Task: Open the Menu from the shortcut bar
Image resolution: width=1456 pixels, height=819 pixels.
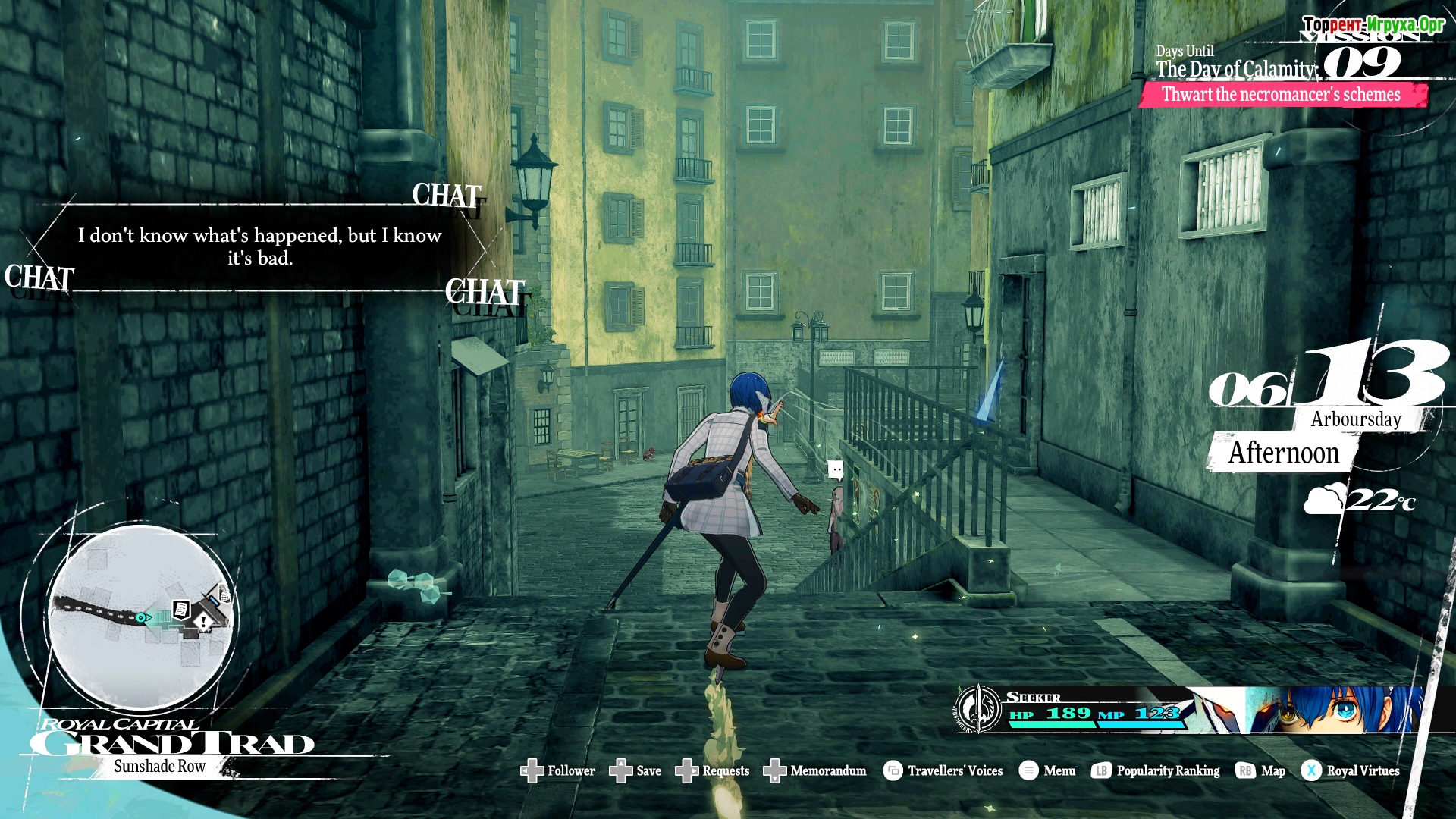Action: point(1047,770)
